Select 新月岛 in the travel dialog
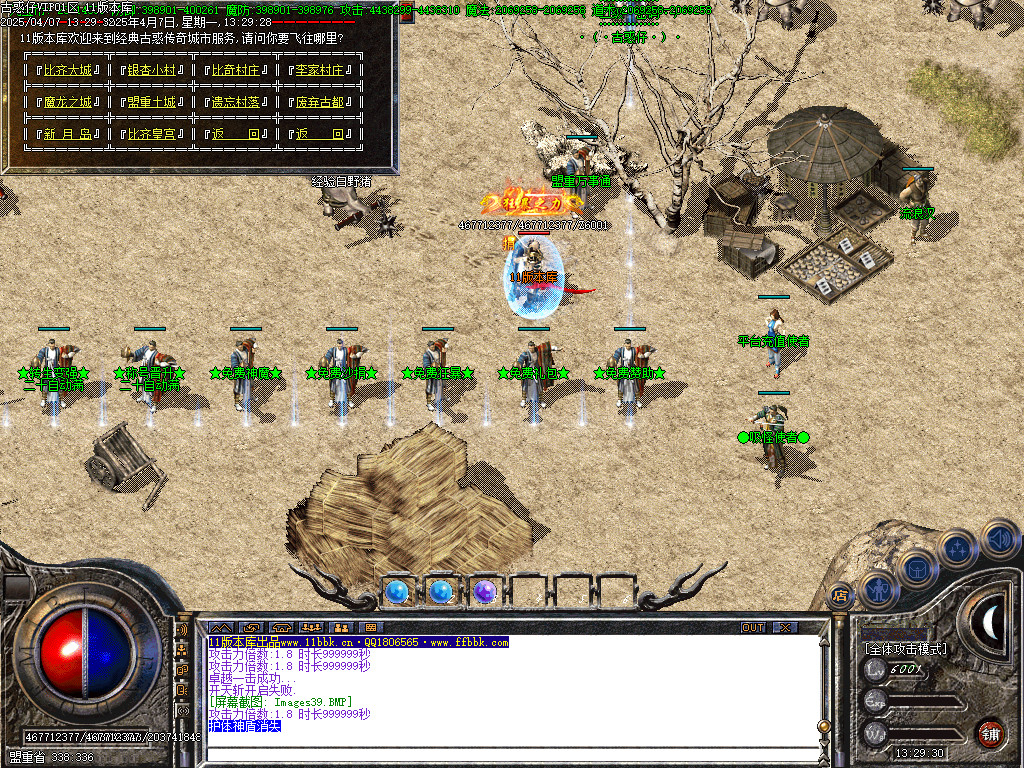1024x768 pixels. click(67, 134)
